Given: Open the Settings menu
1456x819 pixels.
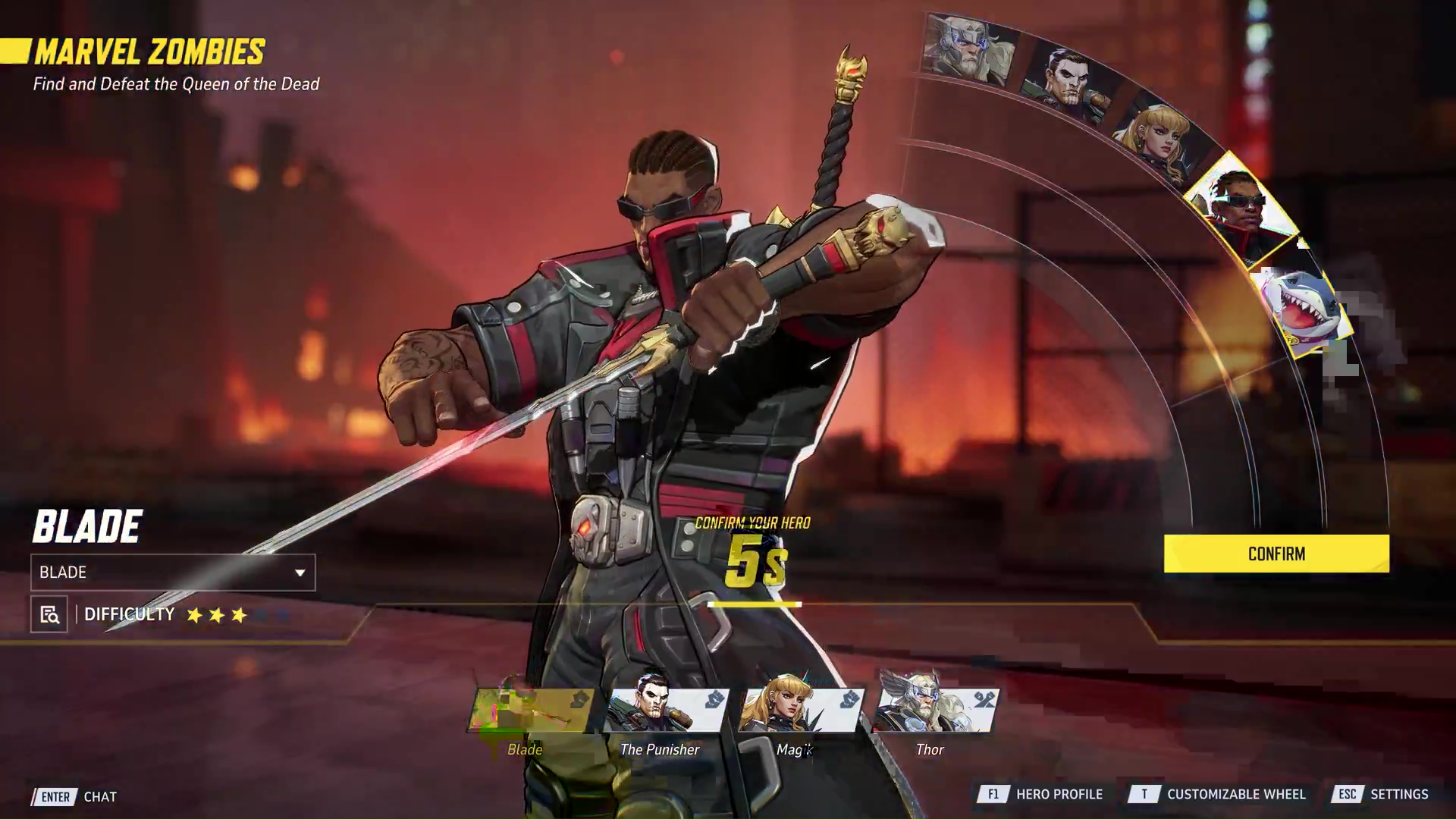Looking at the screenshot, I should click(x=1381, y=794).
